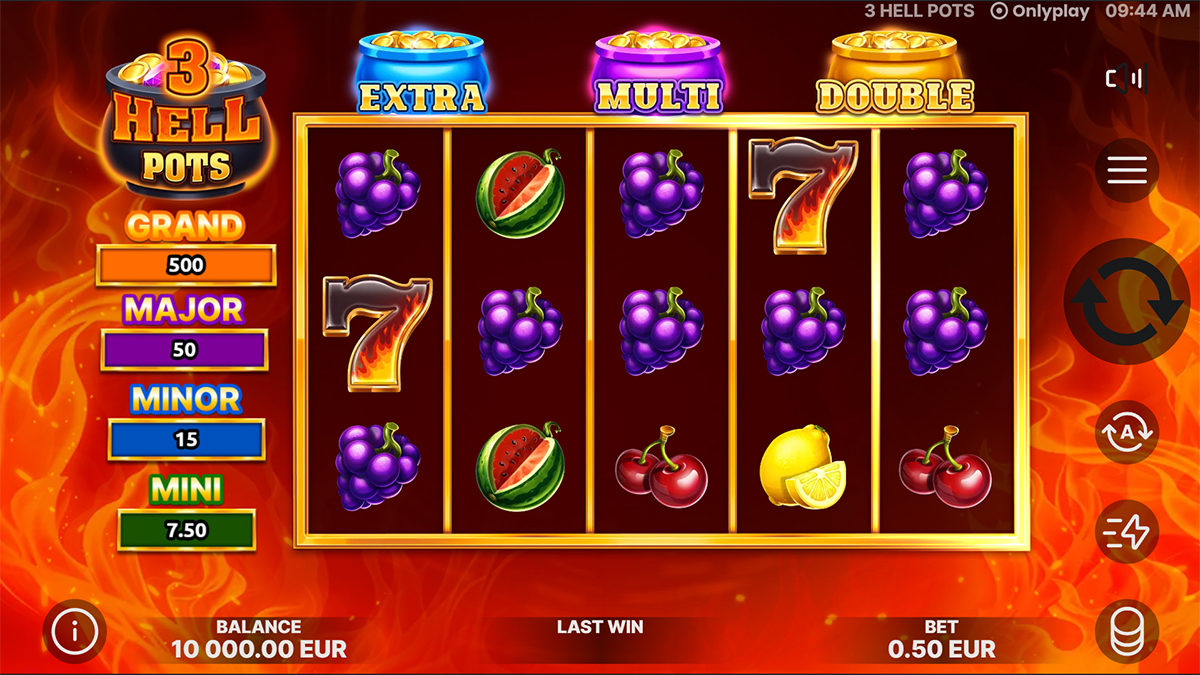The height and width of the screenshot is (675, 1200).
Task: Open bet settings via coin stack button
Action: pyautogui.click(x=1127, y=632)
